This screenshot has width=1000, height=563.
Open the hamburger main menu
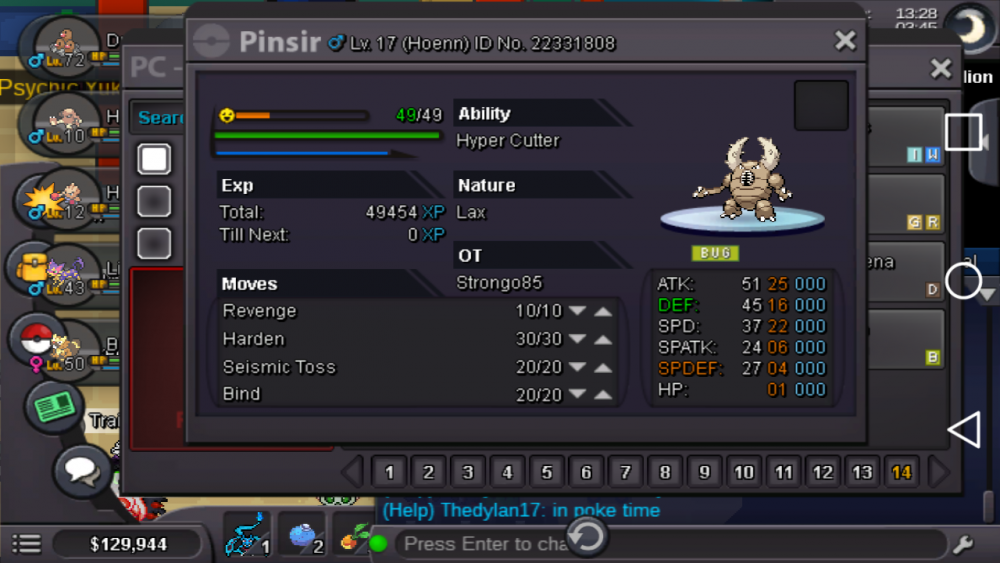(26, 544)
